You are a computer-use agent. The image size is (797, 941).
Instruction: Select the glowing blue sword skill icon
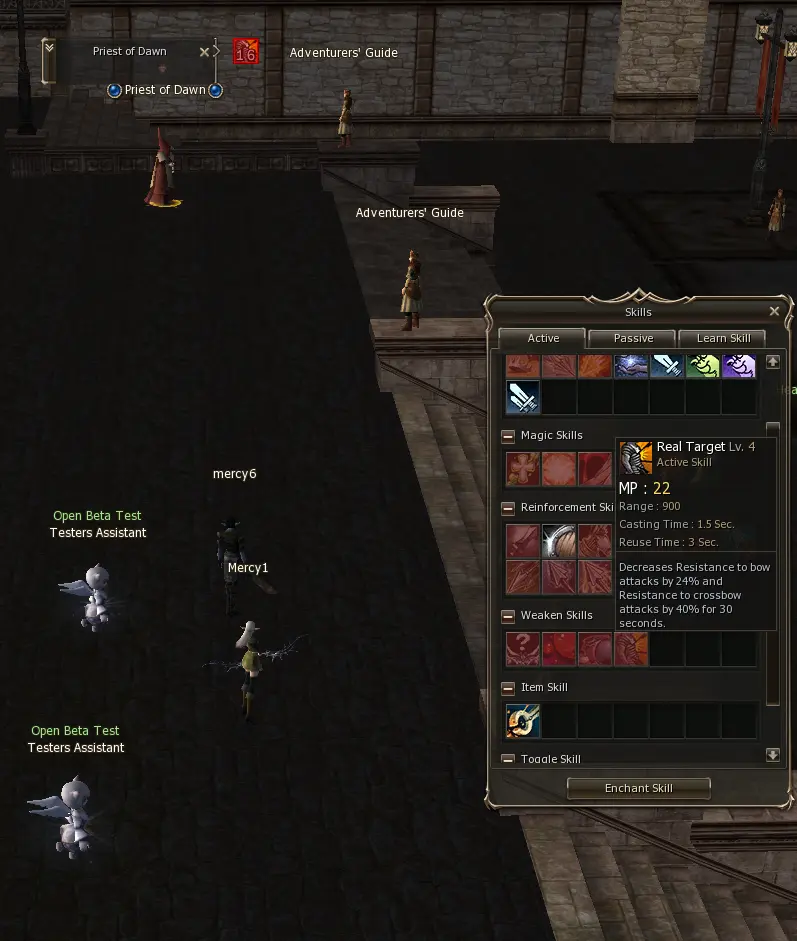pyautogui.click(x=523, y=397)
